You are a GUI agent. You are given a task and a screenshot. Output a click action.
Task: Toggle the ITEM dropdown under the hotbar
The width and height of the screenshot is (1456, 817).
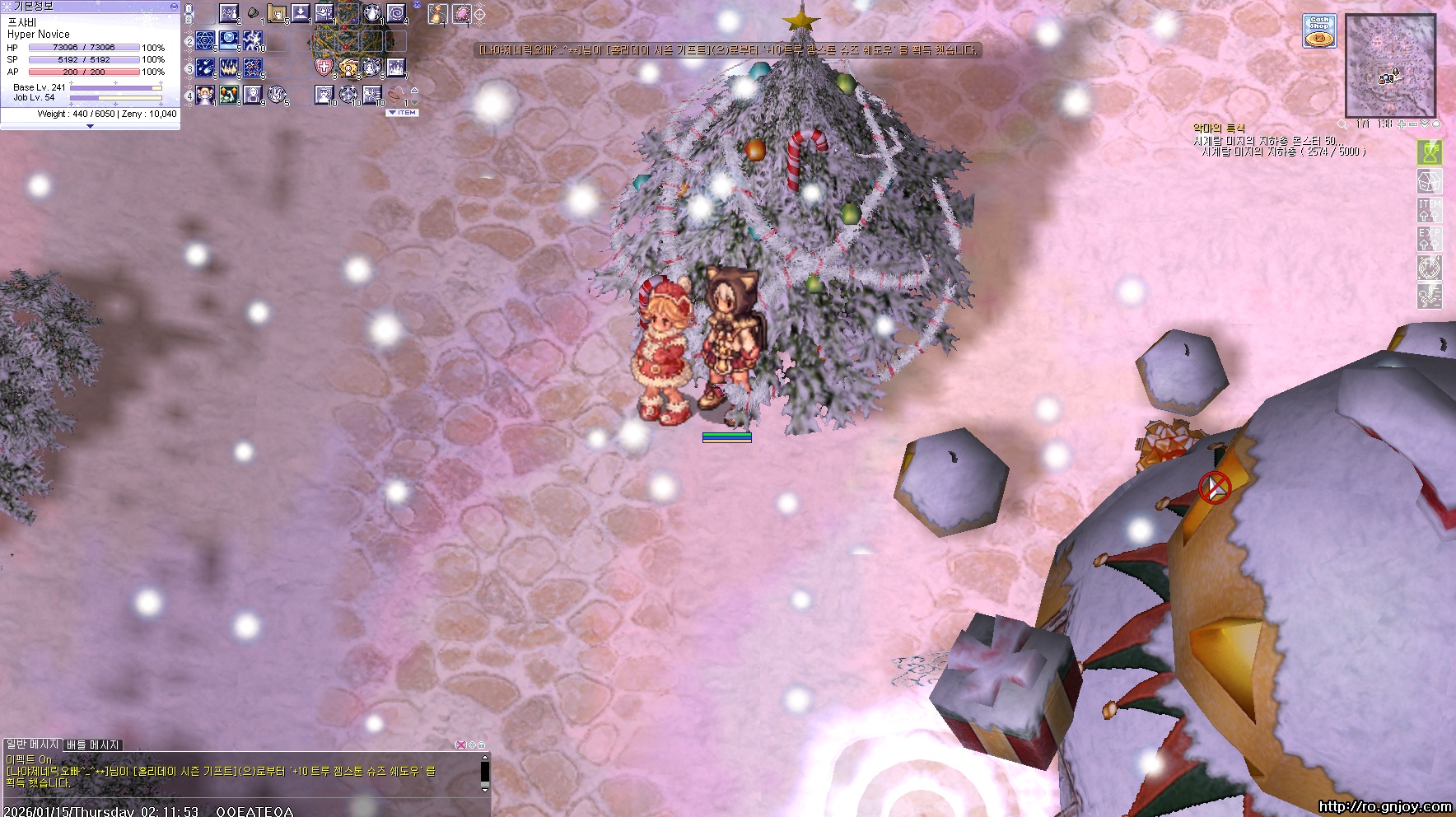pos(403,113)
